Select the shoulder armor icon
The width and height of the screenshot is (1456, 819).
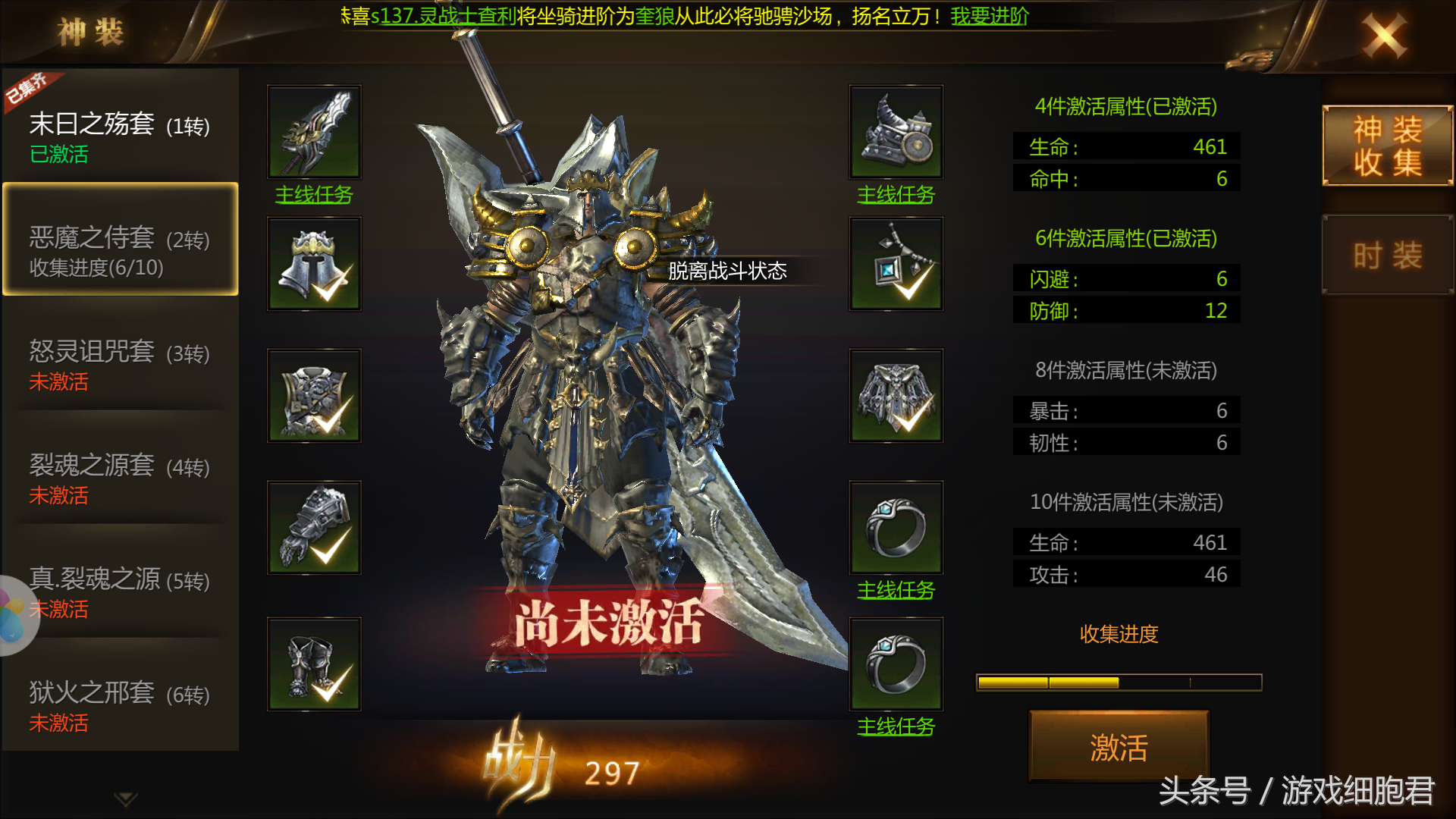tap(896, 131)
